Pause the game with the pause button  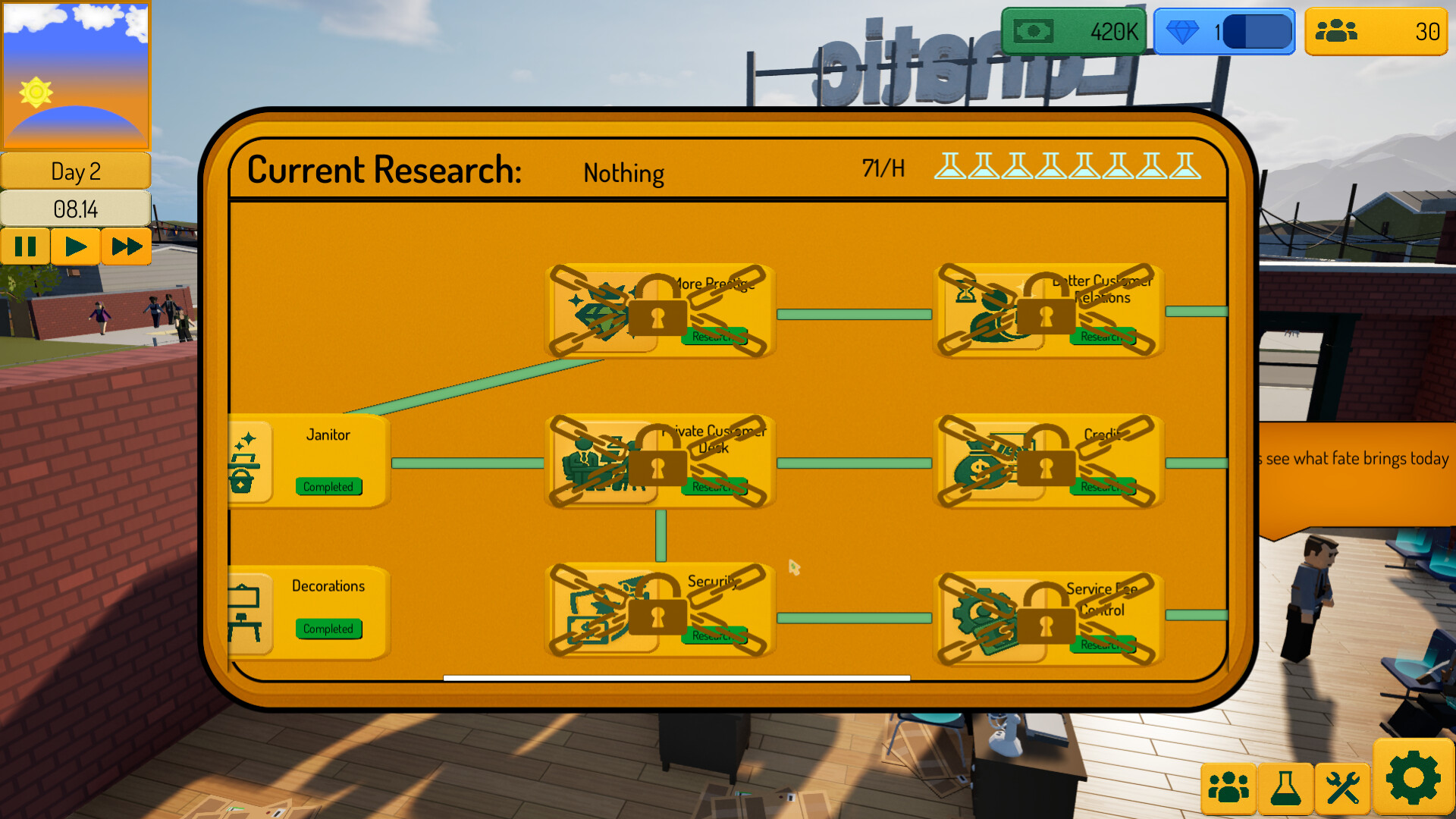(26, 246)
